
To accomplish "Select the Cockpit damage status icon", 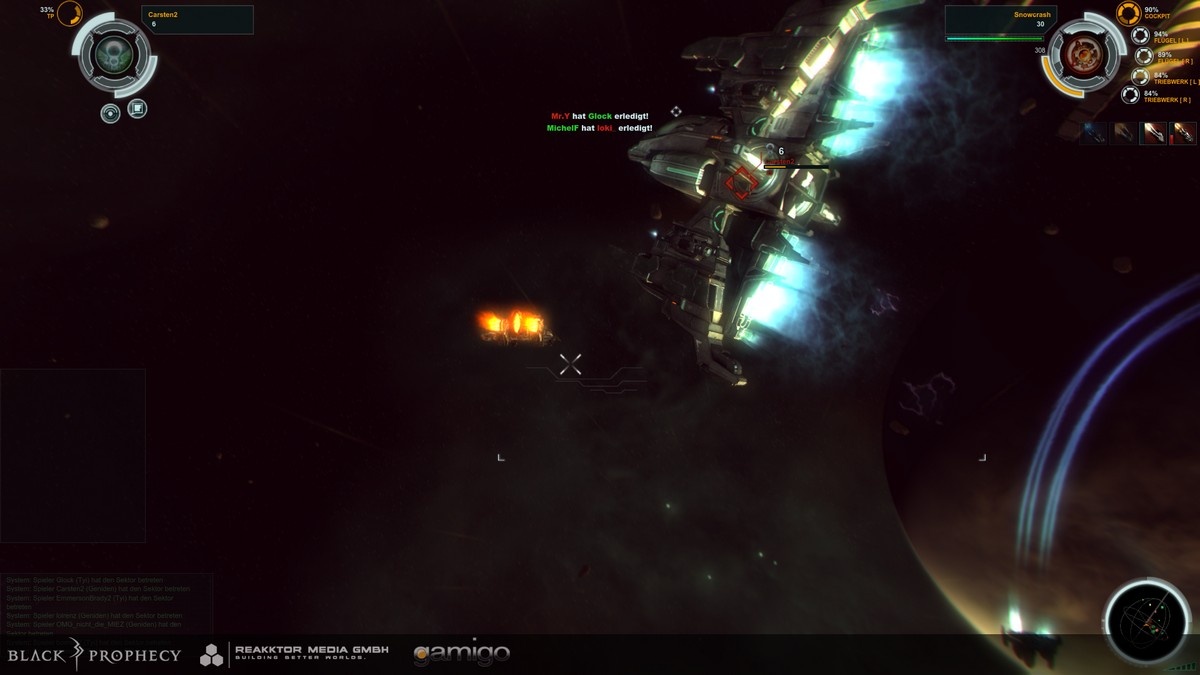I will (x=1128, y=13).
